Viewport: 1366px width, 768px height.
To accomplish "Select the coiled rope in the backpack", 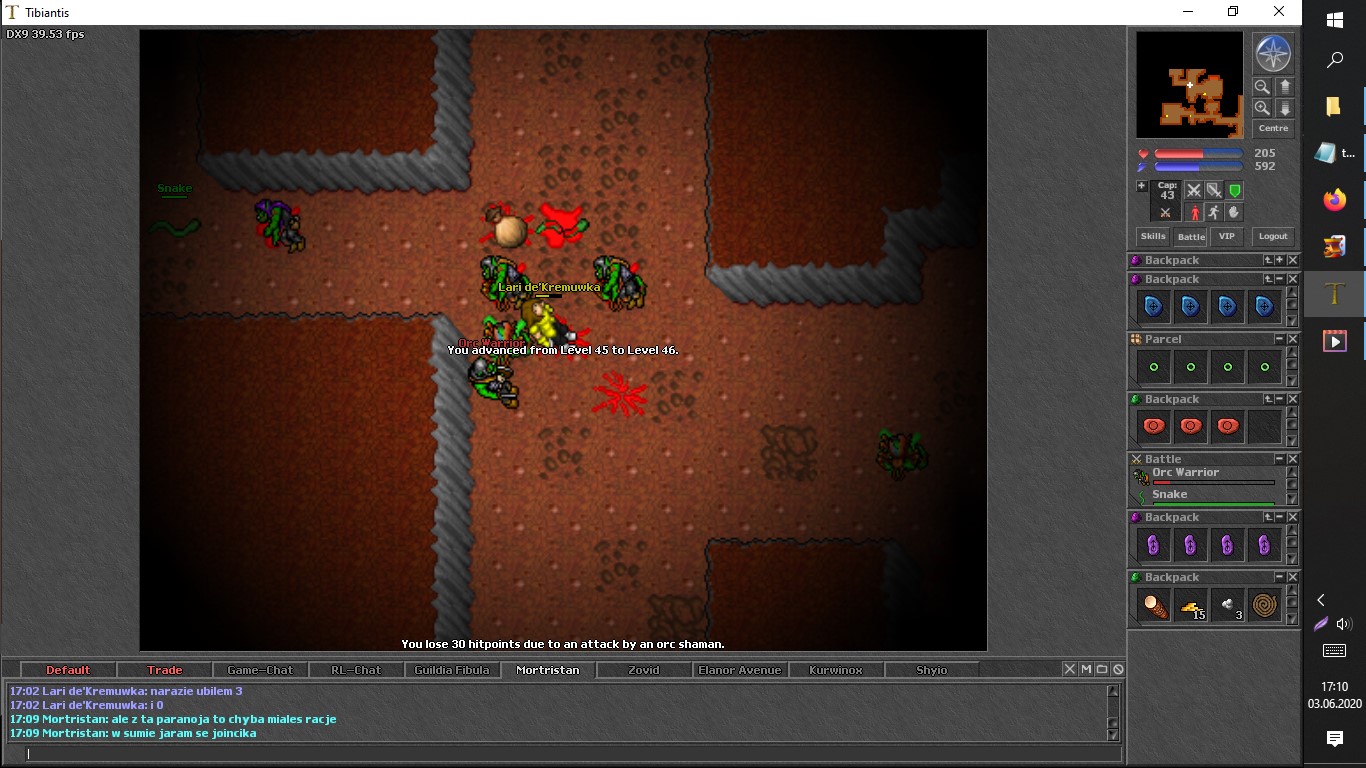I will 1265,605.
